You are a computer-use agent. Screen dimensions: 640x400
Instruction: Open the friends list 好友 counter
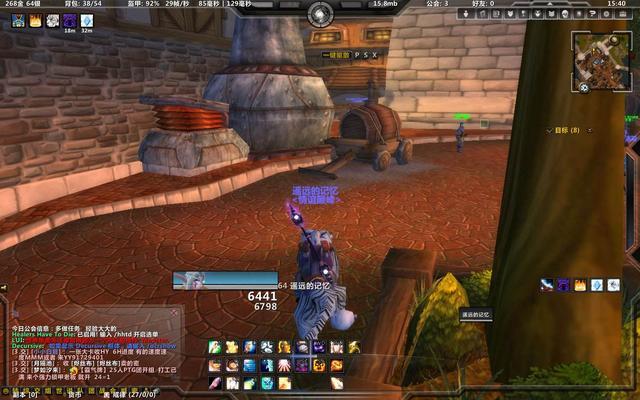483,4
